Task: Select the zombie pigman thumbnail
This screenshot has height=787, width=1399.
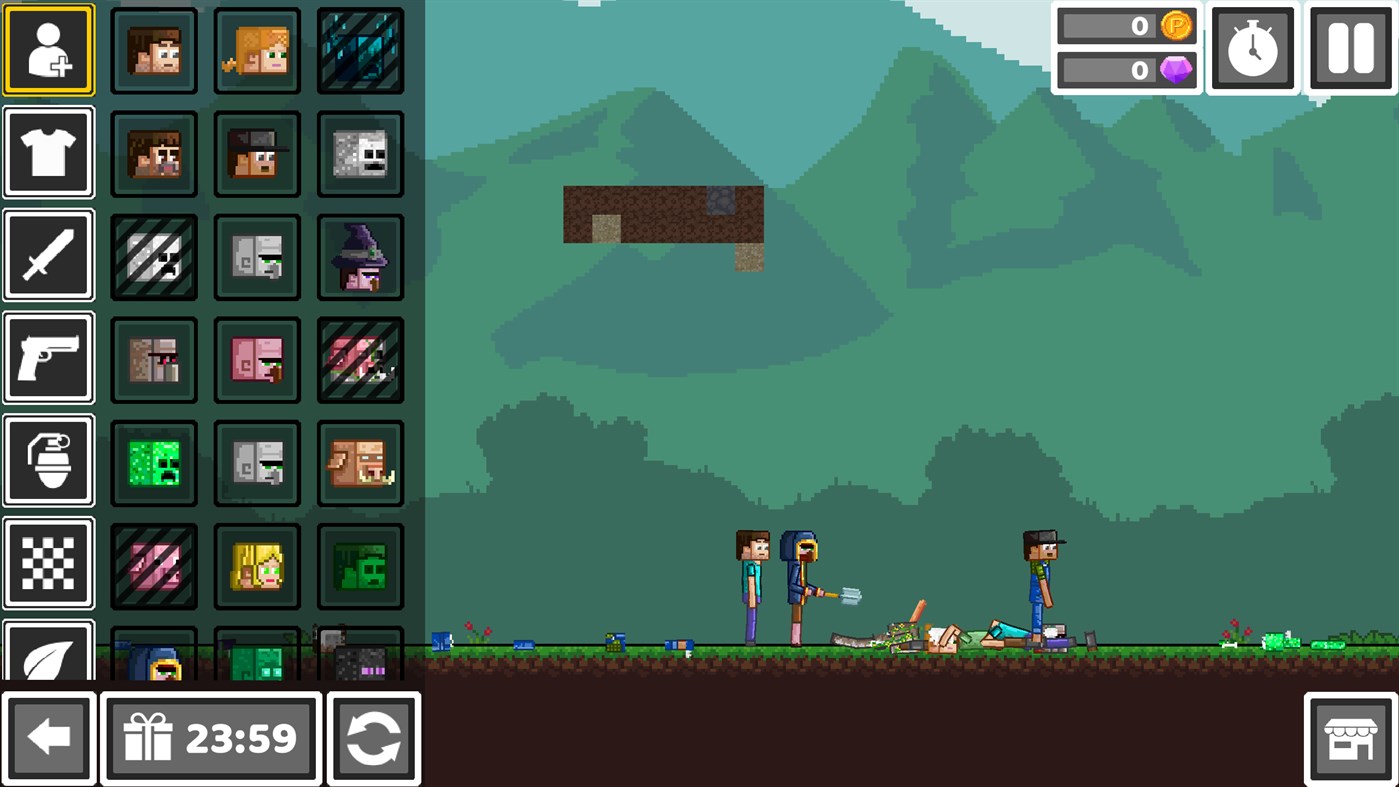Action: coord(360,462)
